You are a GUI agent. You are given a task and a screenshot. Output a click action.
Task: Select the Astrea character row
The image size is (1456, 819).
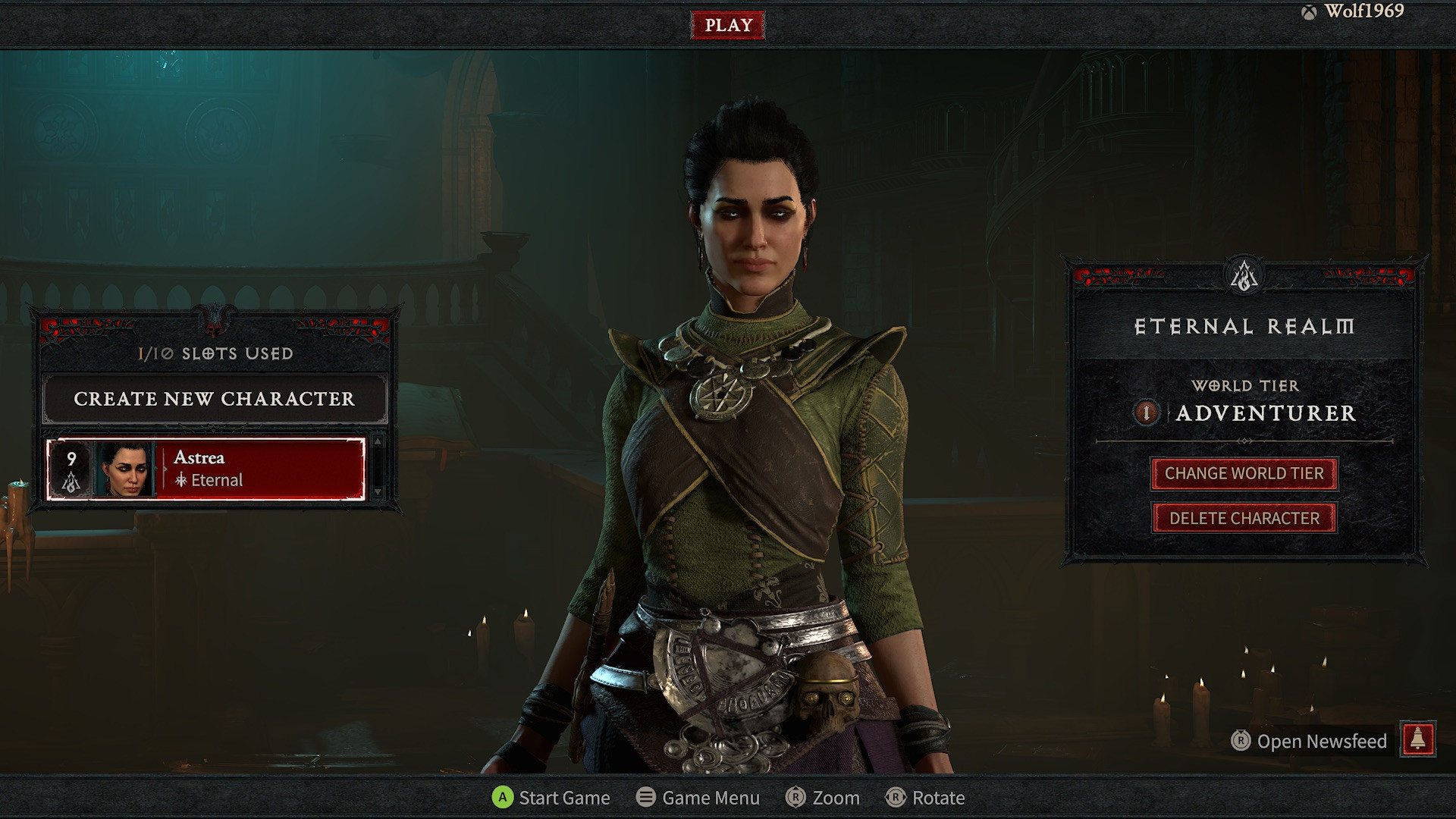click(x=258, y=469)
